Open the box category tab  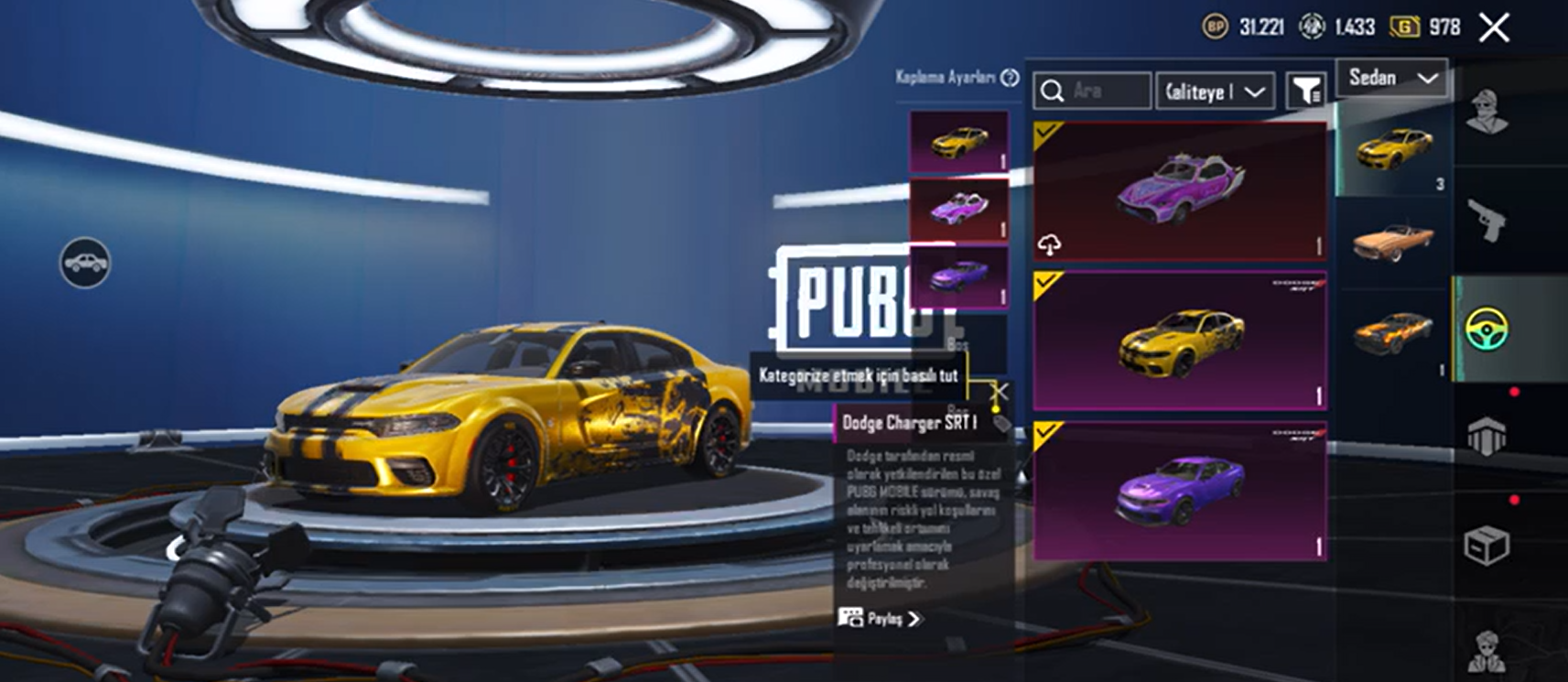[x=1486, y=547]
